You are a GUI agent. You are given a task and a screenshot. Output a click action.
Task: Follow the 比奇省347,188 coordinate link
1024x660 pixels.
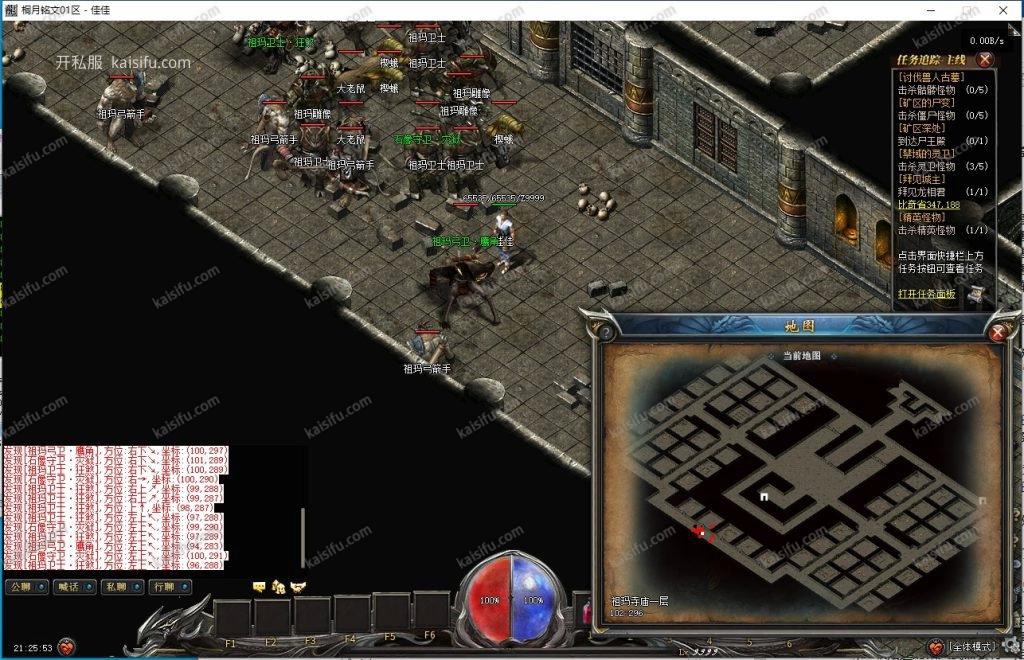click(x=928, y=204)
